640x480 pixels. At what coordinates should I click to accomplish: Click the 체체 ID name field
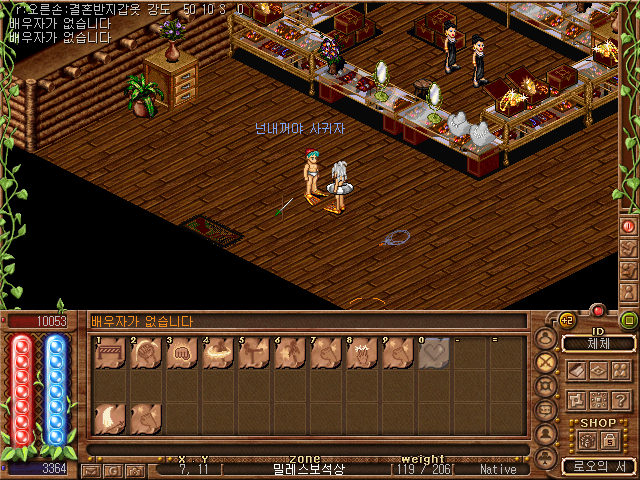click(598, 344)
